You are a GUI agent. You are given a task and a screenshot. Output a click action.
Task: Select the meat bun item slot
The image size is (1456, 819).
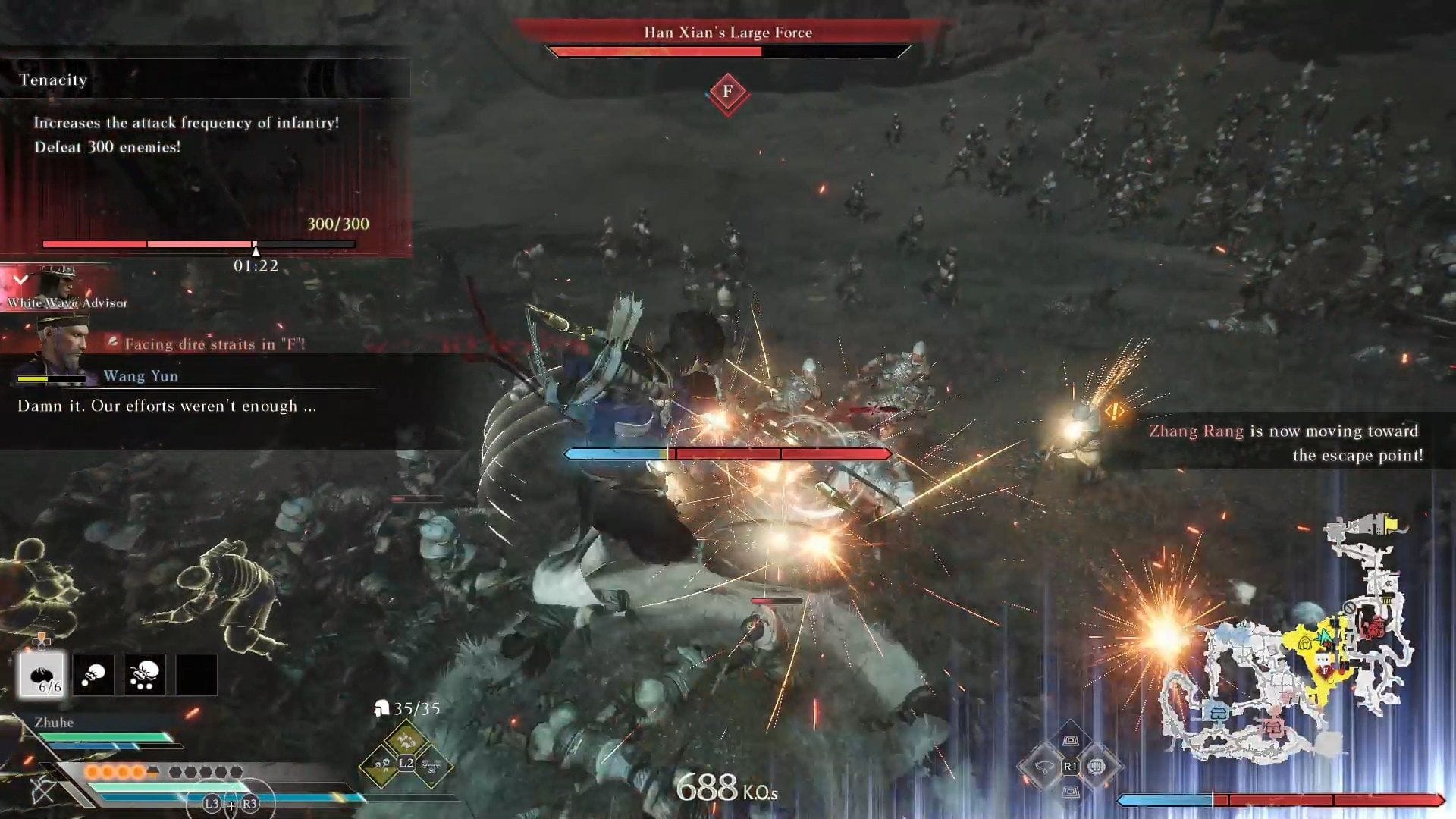pyautogui.click(x=42, y=674)
